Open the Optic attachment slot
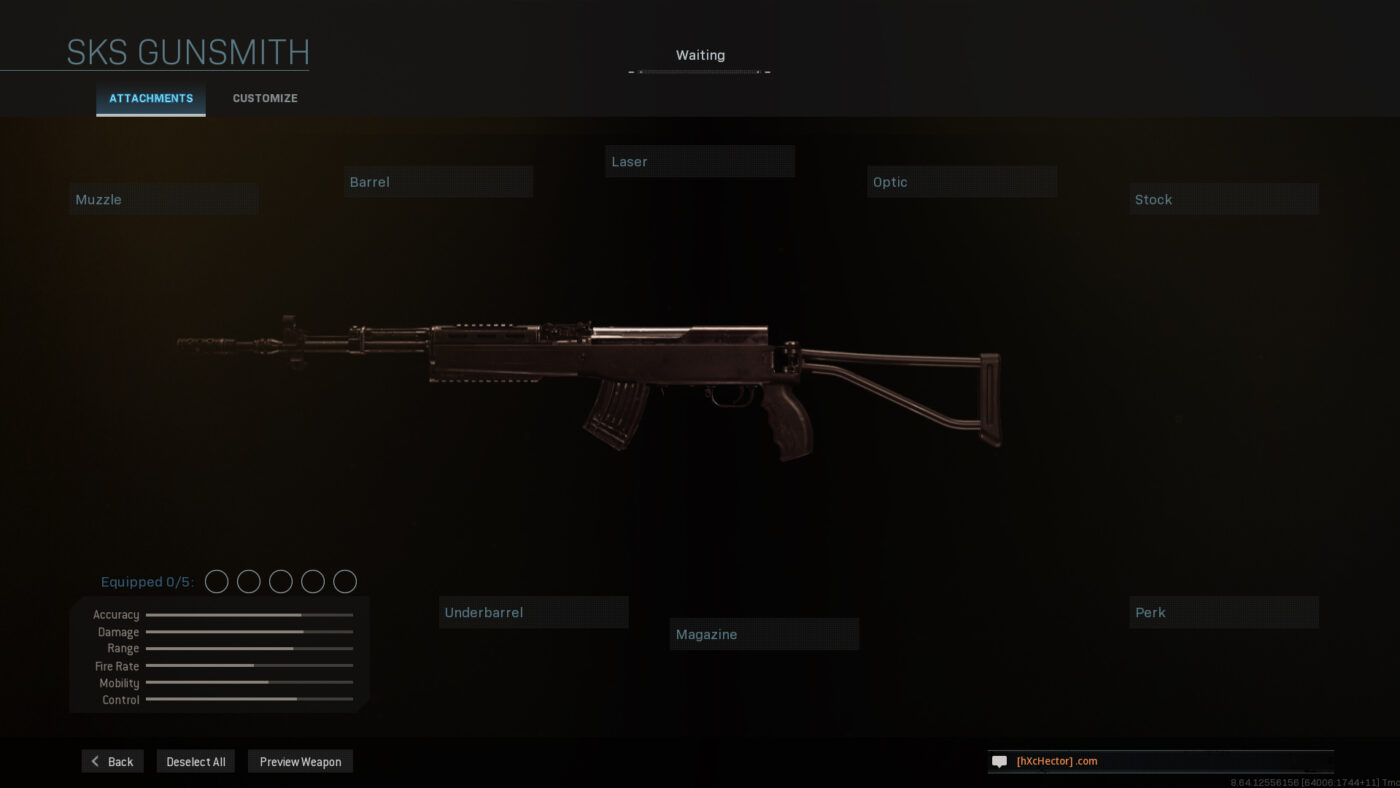Screen dimensions: 1400x788 [x=961, y=181]
